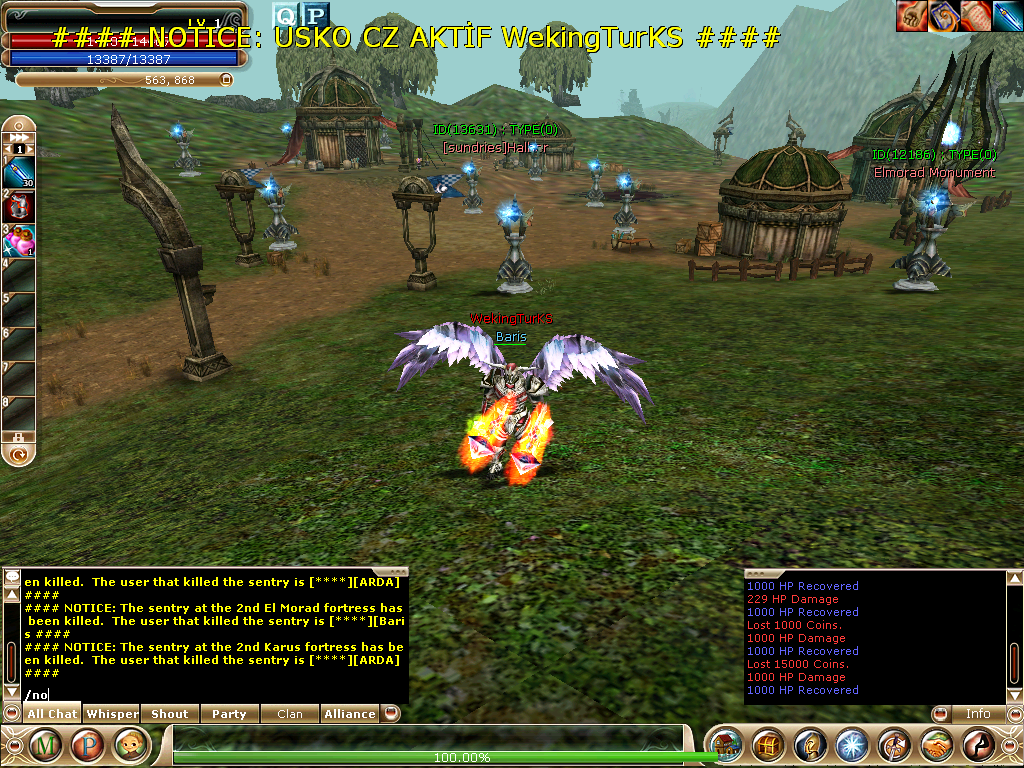Choose the Alliance chat tab
The width and height of the screenshot is (1024, 768).
point(349,714)
